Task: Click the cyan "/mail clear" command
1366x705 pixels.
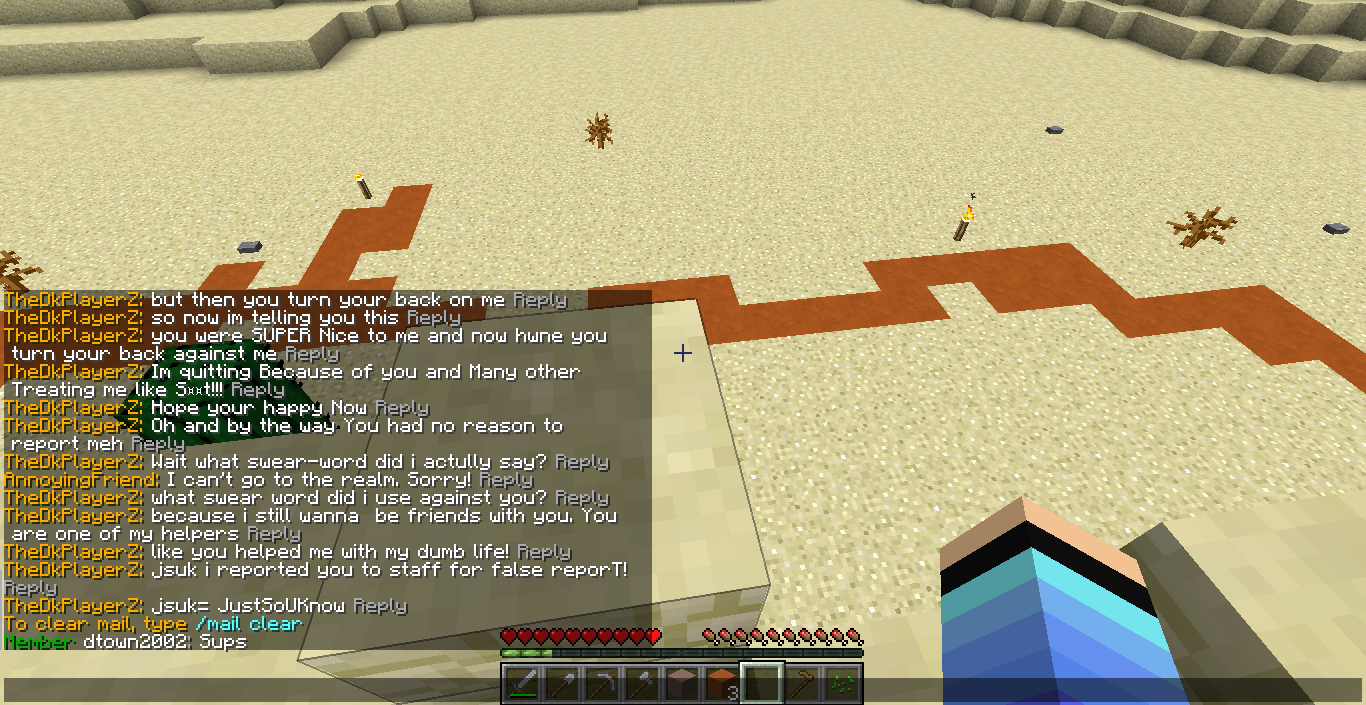Action: pos(249,624)
